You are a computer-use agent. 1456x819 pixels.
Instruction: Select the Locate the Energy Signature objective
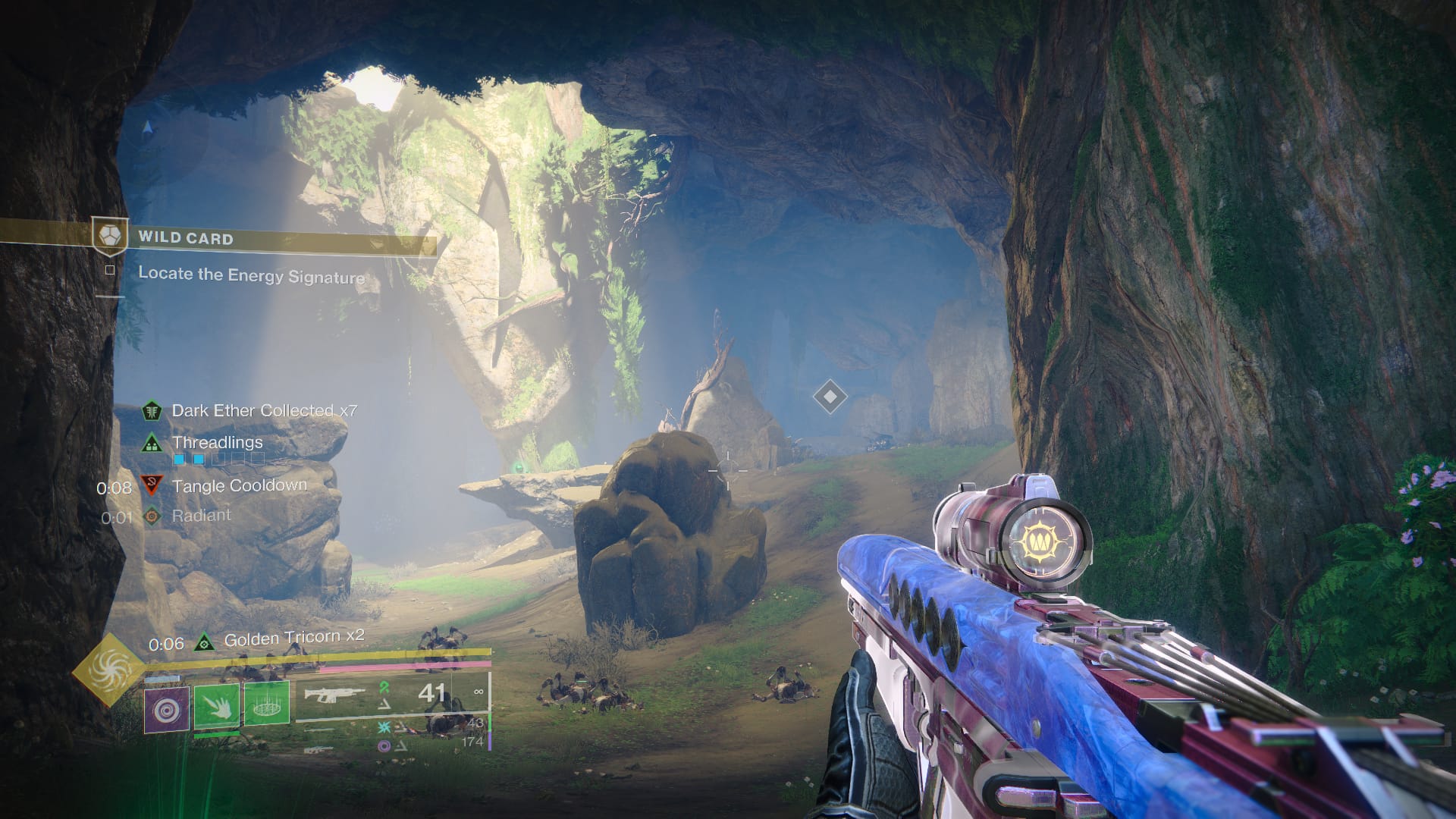pyautogui.click(x=251, y=275)
